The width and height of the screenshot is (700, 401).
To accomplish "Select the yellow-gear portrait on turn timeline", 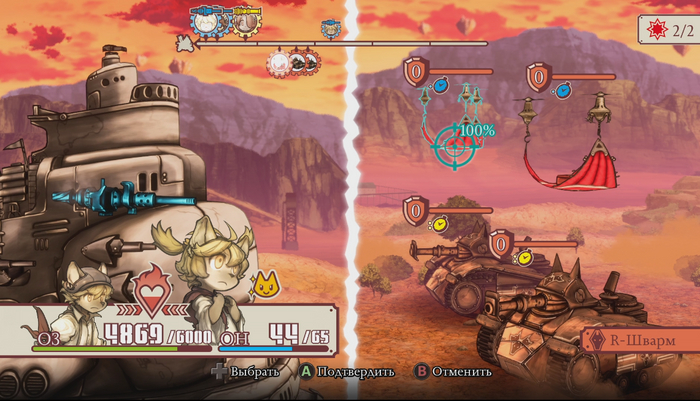I will [245, 19].
